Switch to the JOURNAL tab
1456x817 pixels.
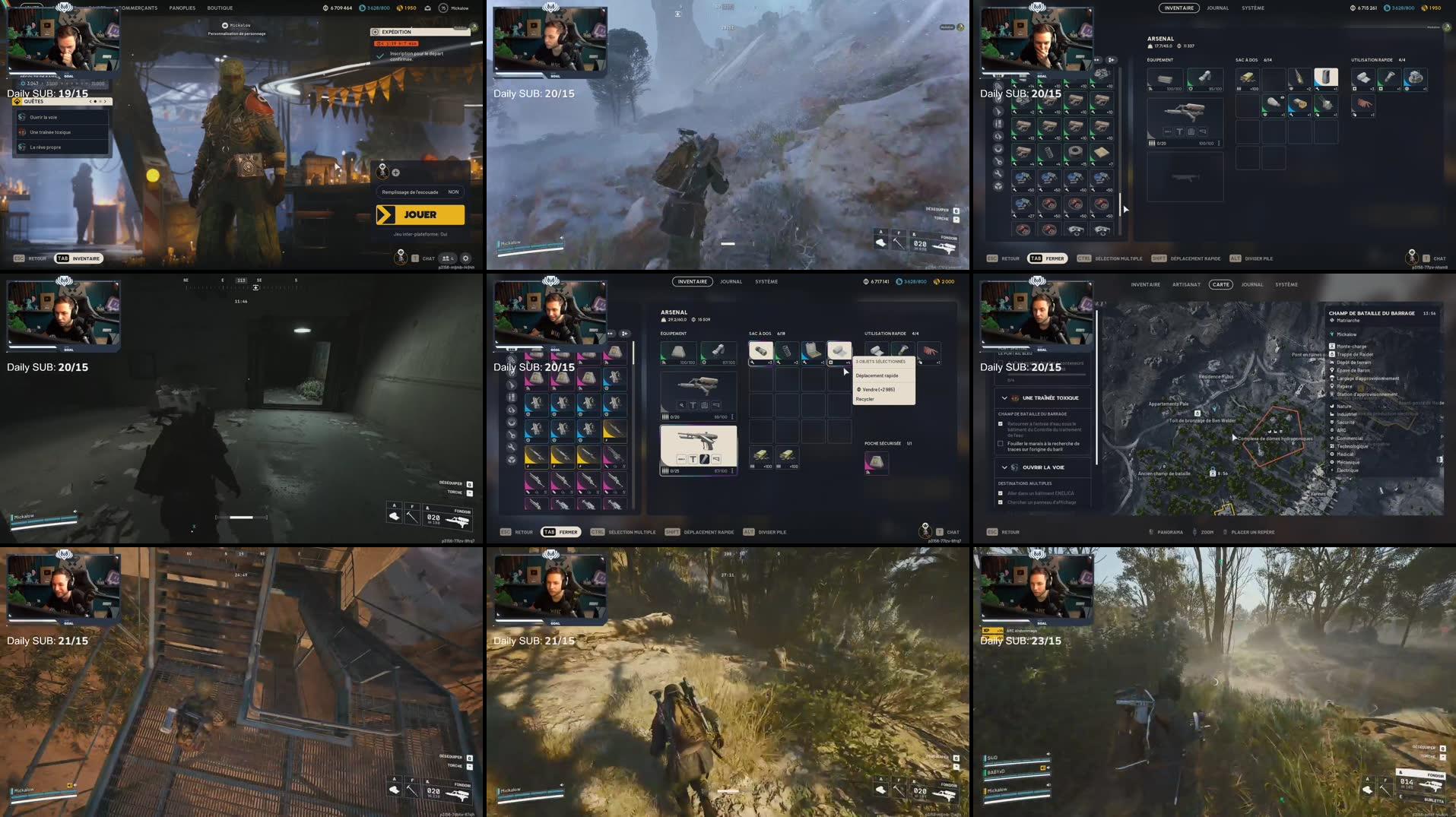pyautogui.click(x=731, y=281)
